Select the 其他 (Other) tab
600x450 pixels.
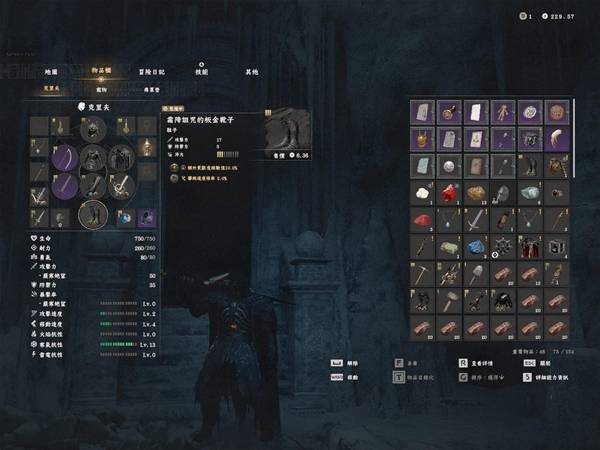252,72
